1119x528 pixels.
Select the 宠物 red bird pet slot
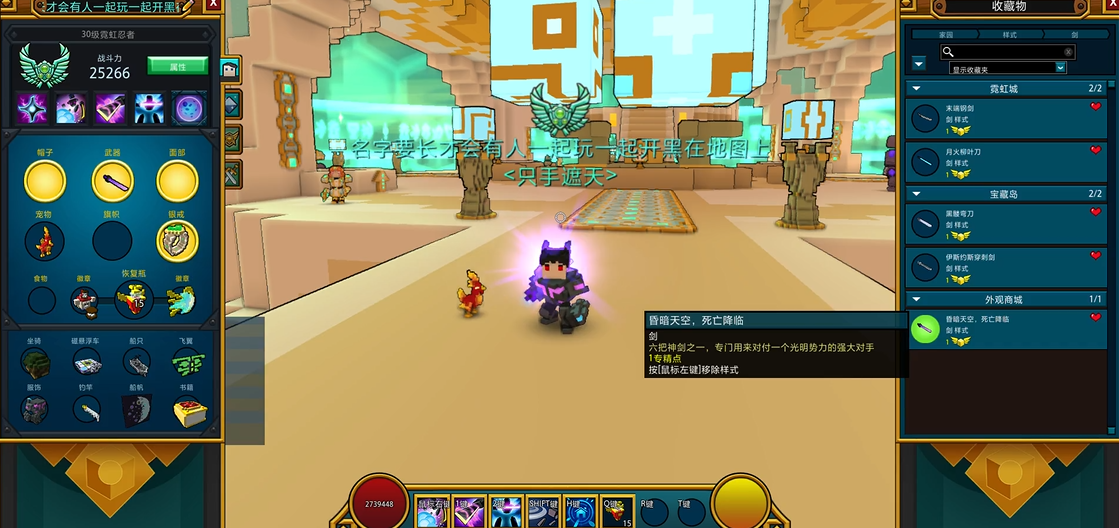tap(44, 241)
